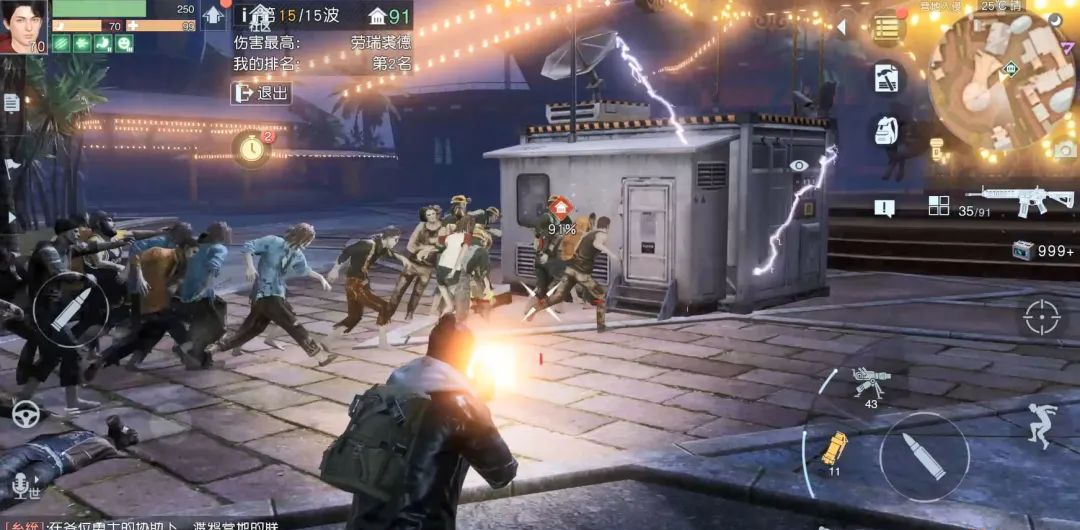
Task: Collapse the side panel with the left arrow
Action: click(x=841, y=28)
